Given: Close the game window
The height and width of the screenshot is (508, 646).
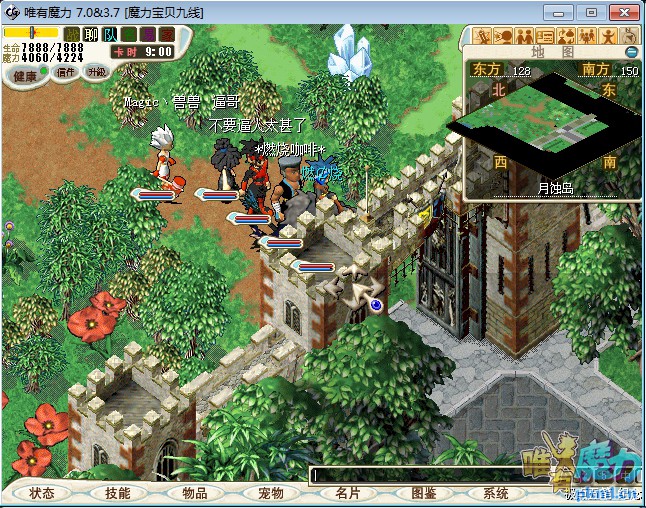Looking at the screenshot, I should pos(622,11).
